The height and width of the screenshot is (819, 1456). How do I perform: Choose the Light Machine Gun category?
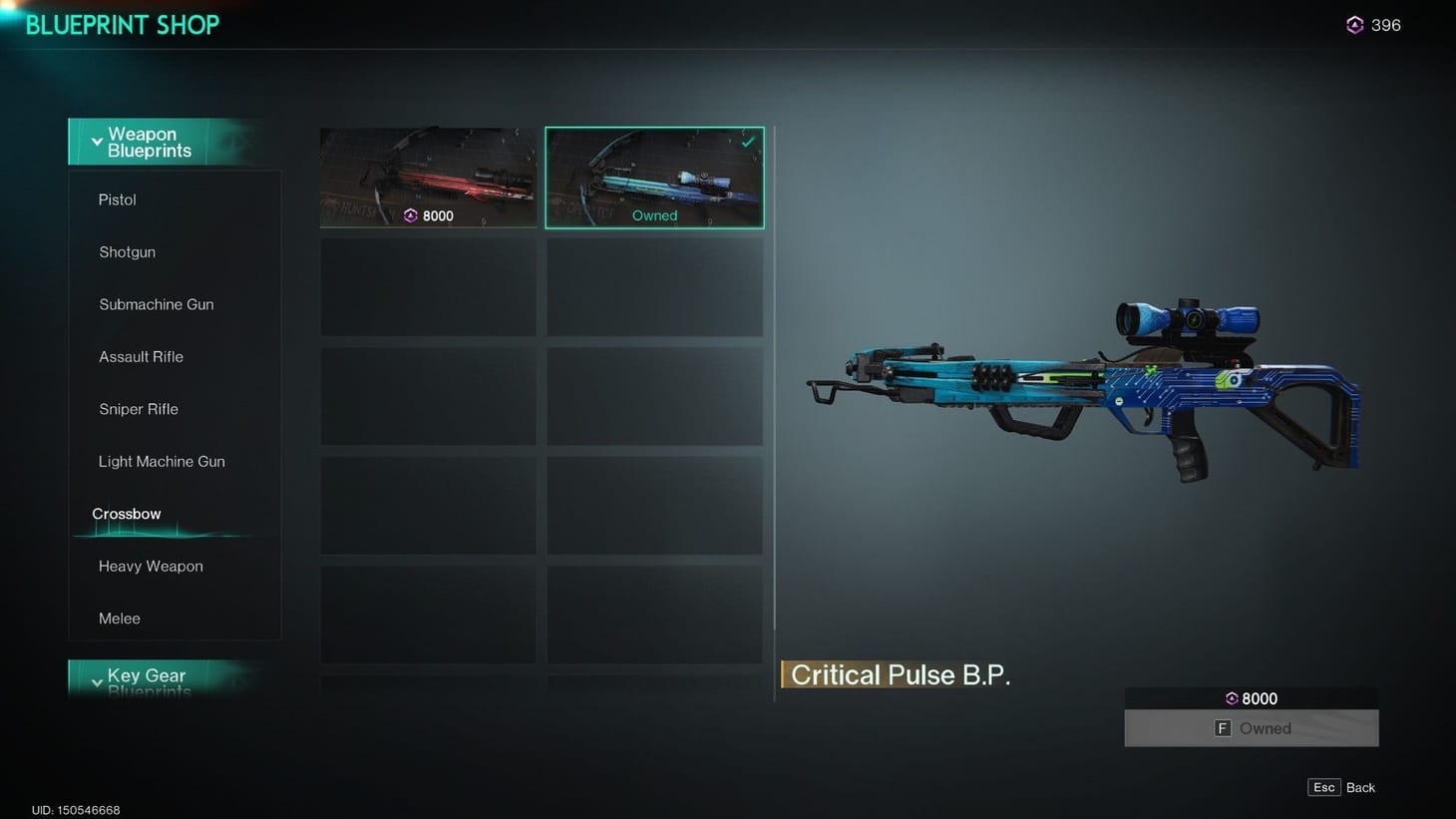[162, 461]
